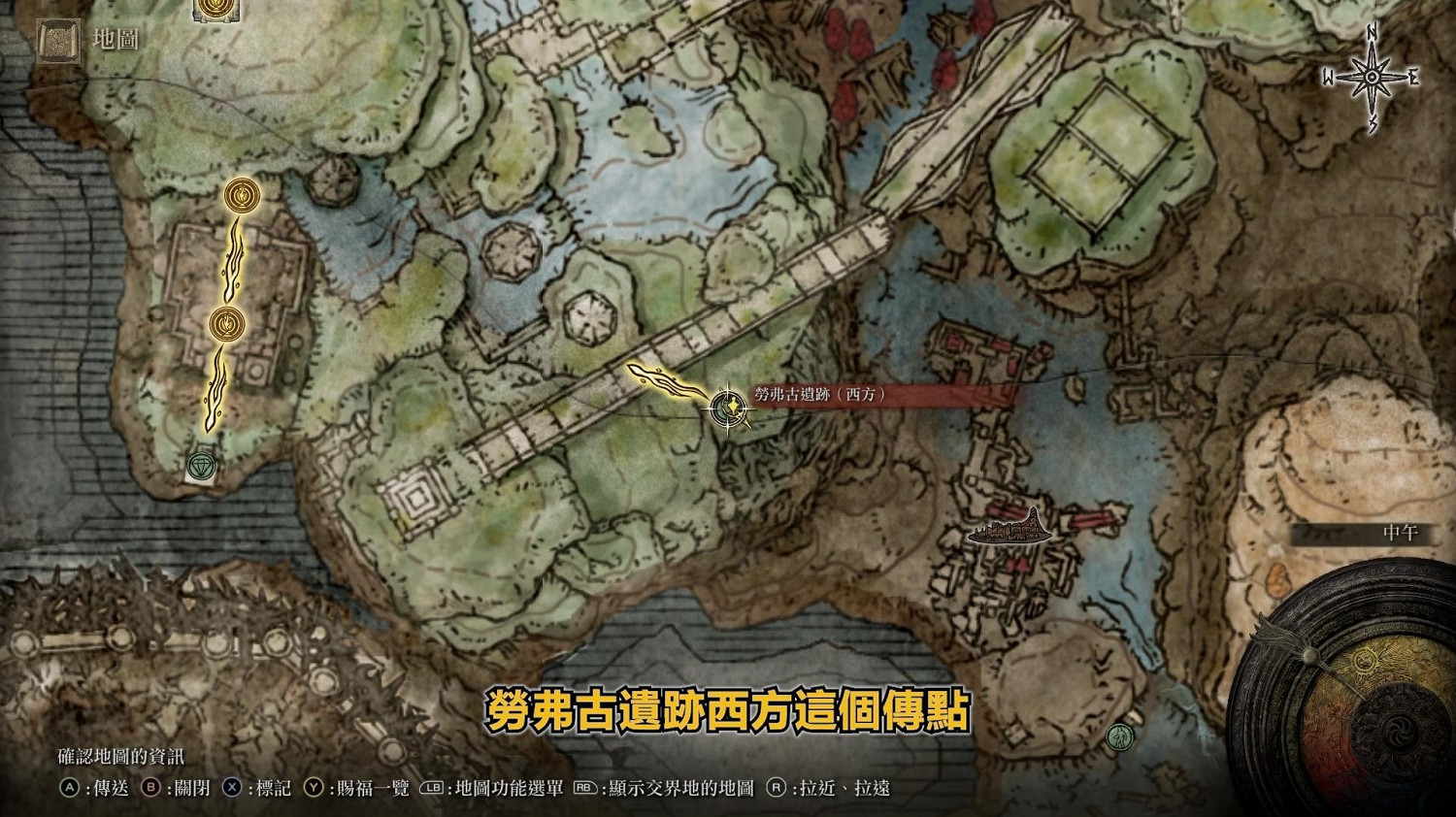The image size is (1456, 817).
Task: Click the circular map cursor under the red label
Action: [728, 410]
